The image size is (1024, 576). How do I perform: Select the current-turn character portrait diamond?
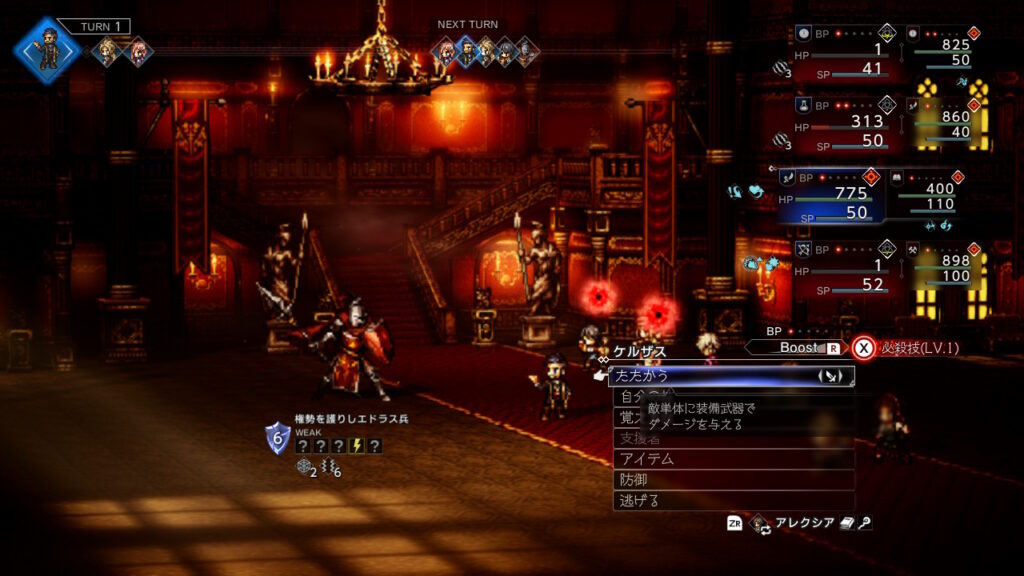pyautogui.click(x=46, y=49)
